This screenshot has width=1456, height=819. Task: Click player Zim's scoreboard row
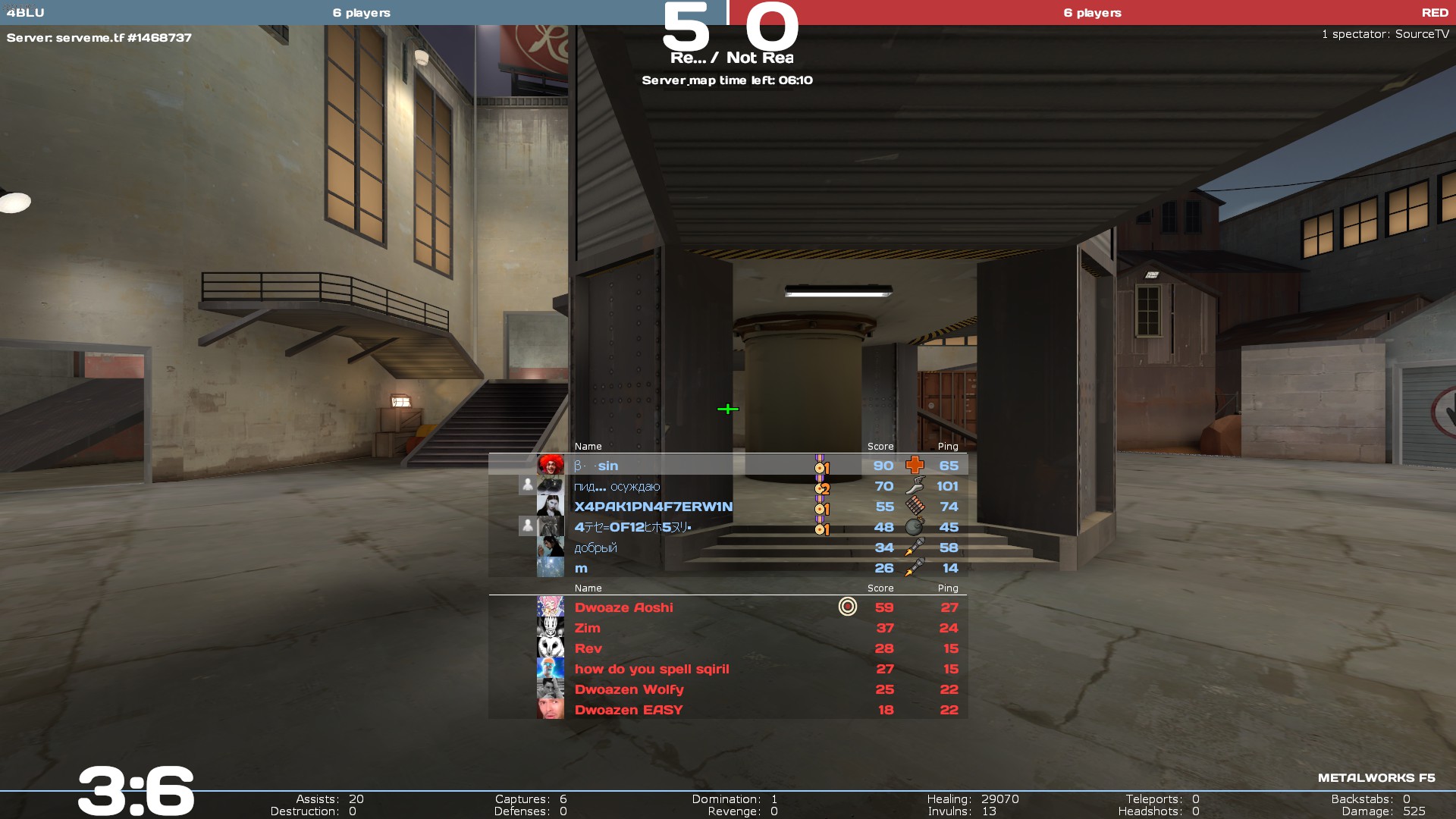tap(587, 628)
